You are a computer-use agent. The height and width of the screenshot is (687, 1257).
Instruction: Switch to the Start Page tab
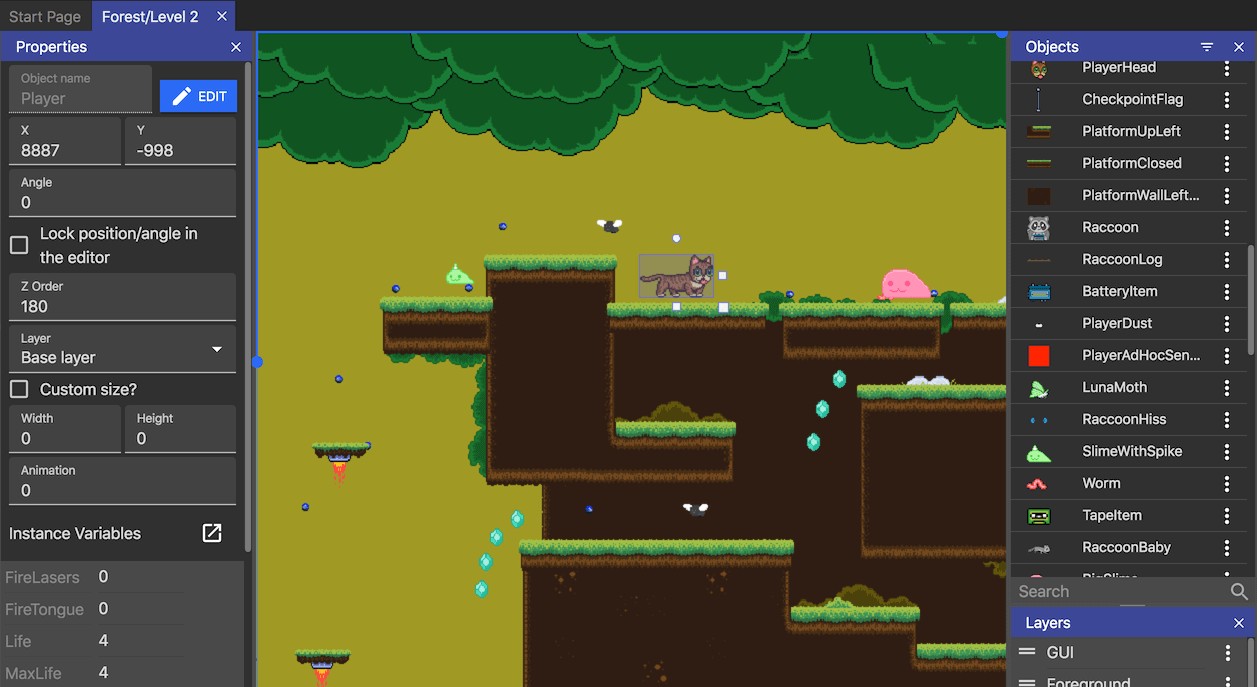pyautogui.click(x=45, y=16)
